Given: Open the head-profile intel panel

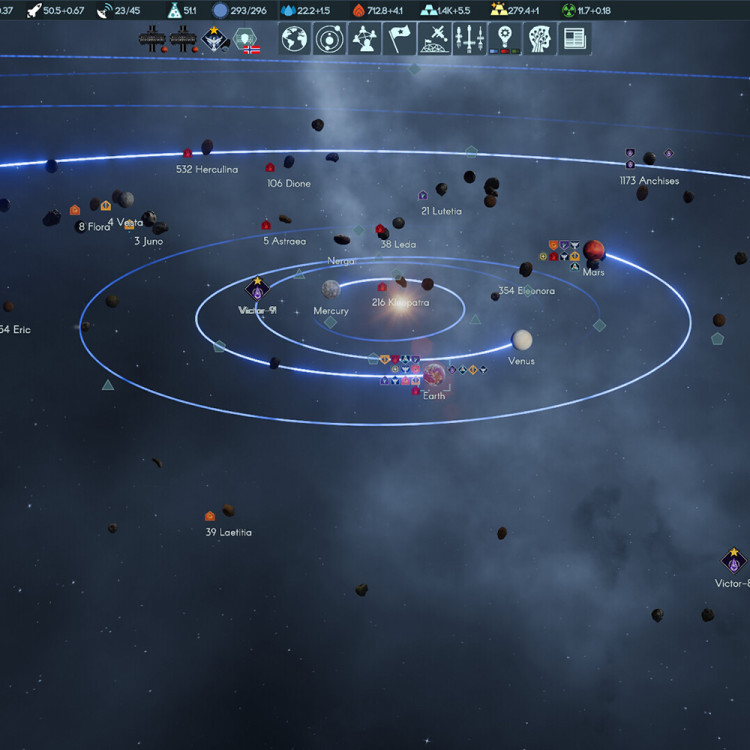Looking at the screenshot, I should tap(539, 39).
